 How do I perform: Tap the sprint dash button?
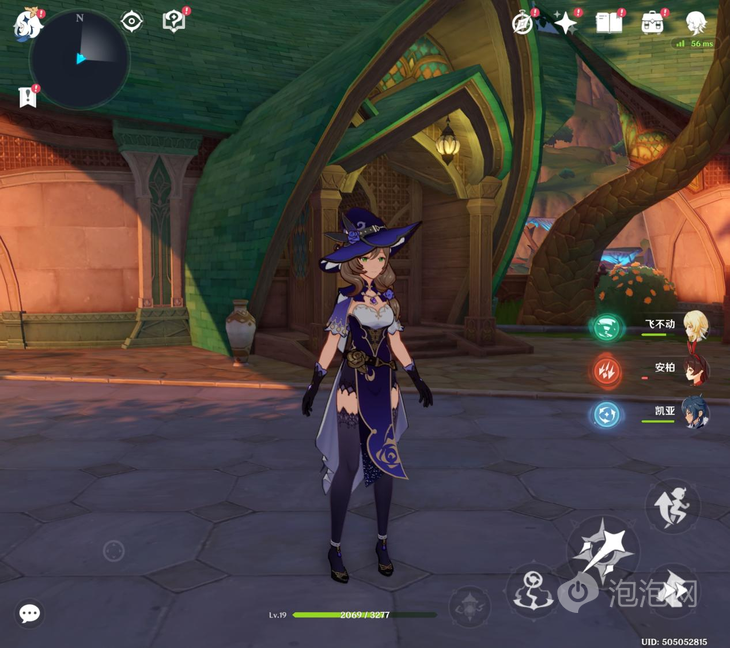[672, 592]
